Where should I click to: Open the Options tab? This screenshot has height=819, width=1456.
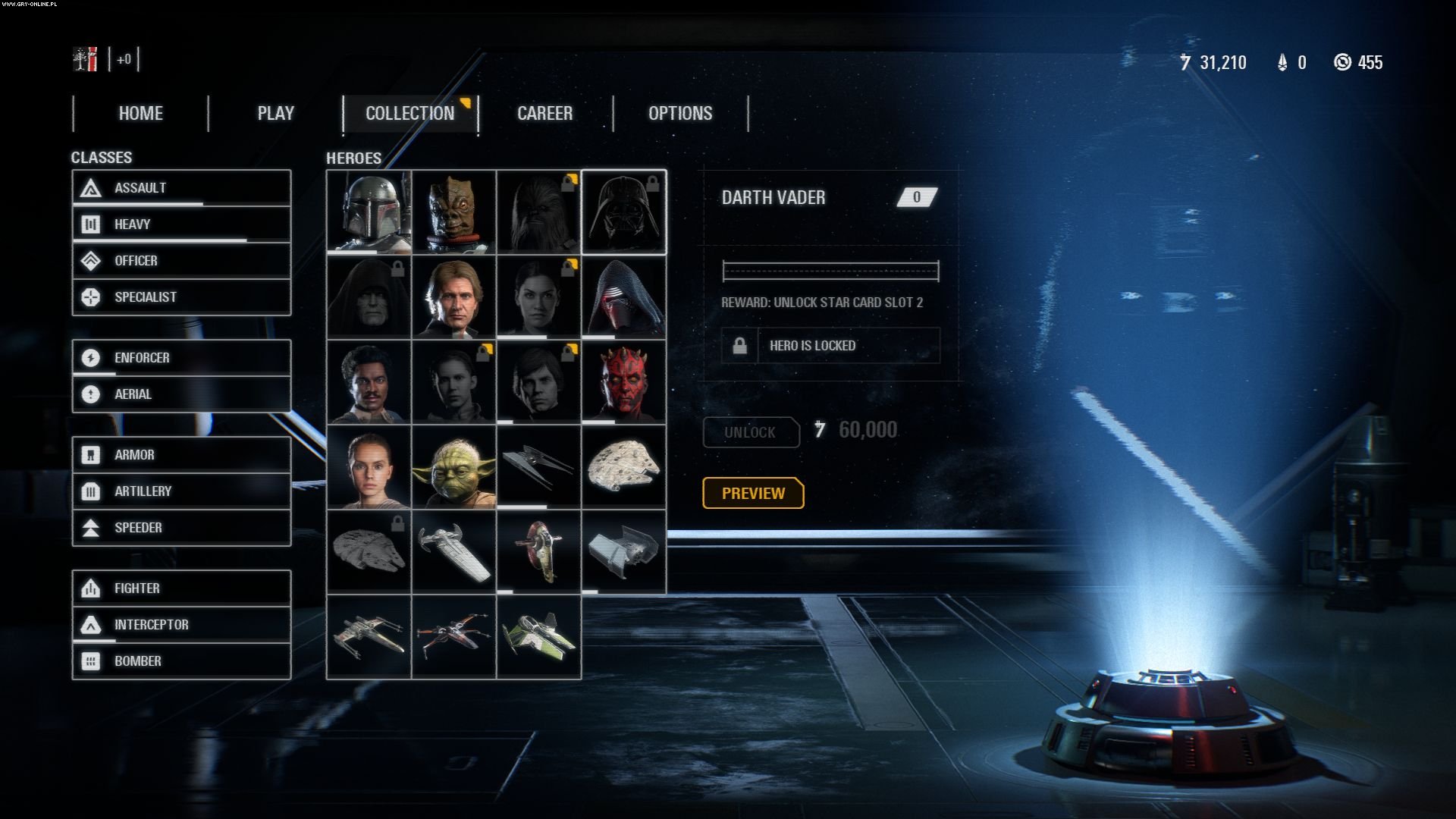pos(680,114)
